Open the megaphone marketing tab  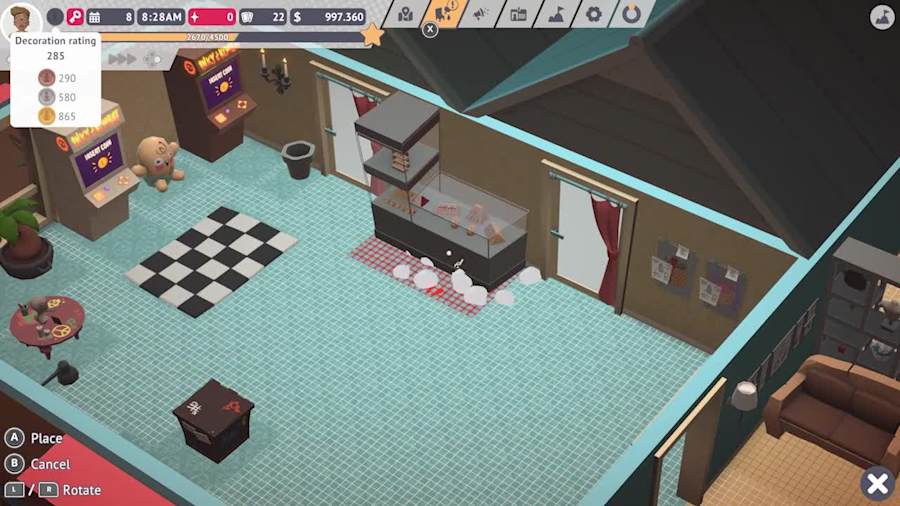click(x=480, y=14)
